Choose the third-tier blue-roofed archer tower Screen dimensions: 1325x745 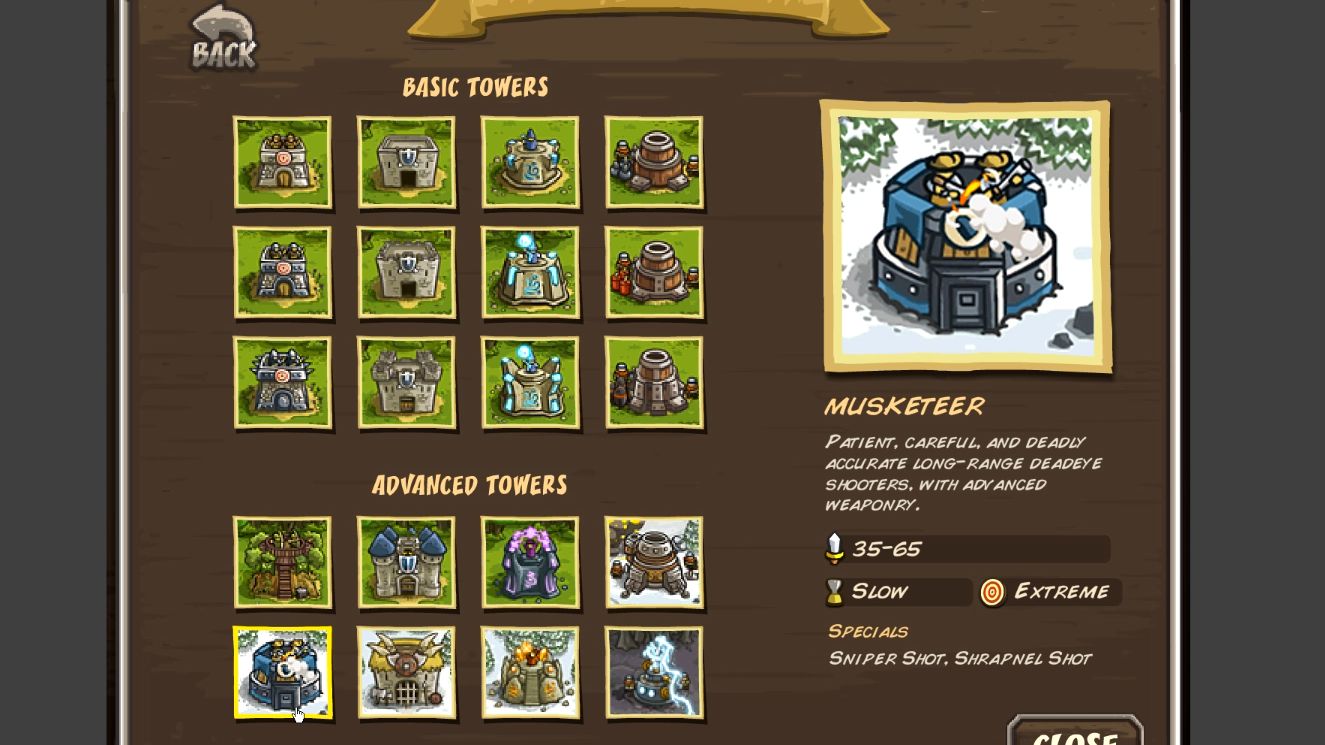(282, 382)
